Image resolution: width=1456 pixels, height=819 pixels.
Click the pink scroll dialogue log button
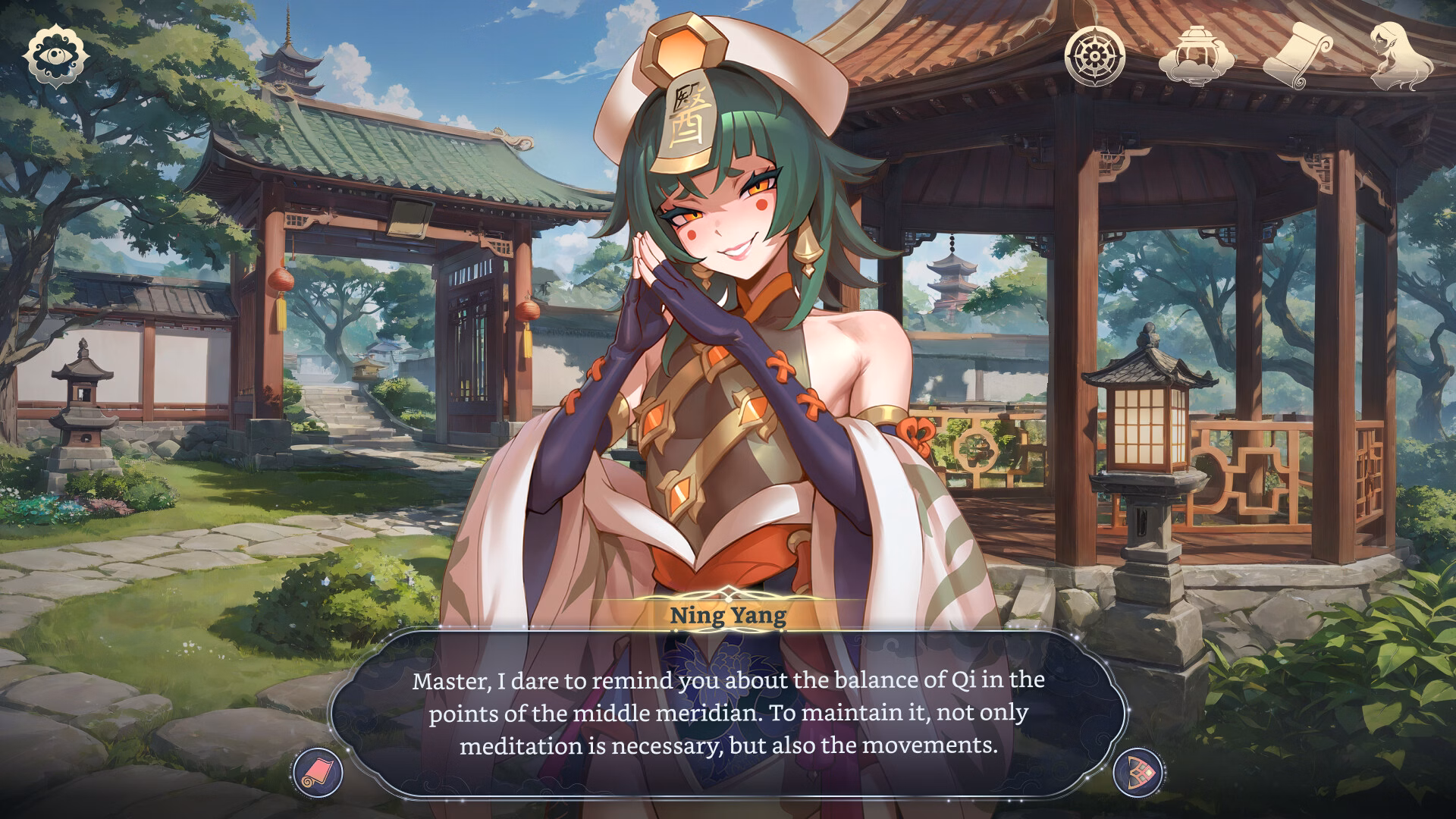(x=318, y=773)
